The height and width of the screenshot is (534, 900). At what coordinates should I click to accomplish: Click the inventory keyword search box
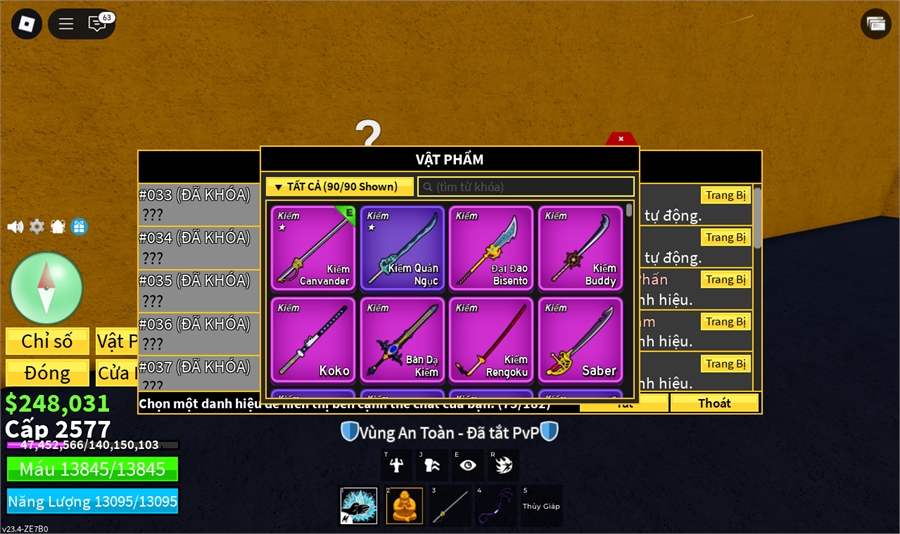click(526, 187)
